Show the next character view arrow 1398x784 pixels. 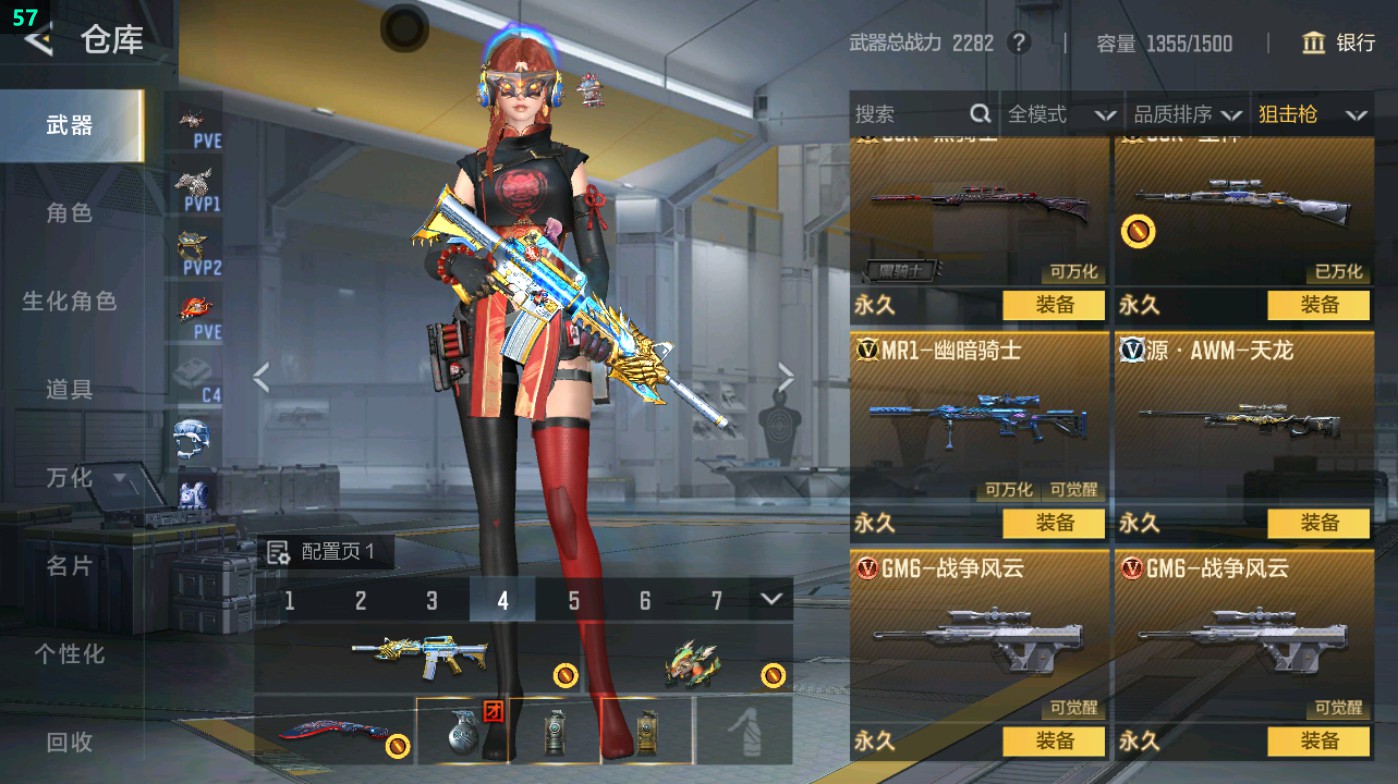click(786, 378)
